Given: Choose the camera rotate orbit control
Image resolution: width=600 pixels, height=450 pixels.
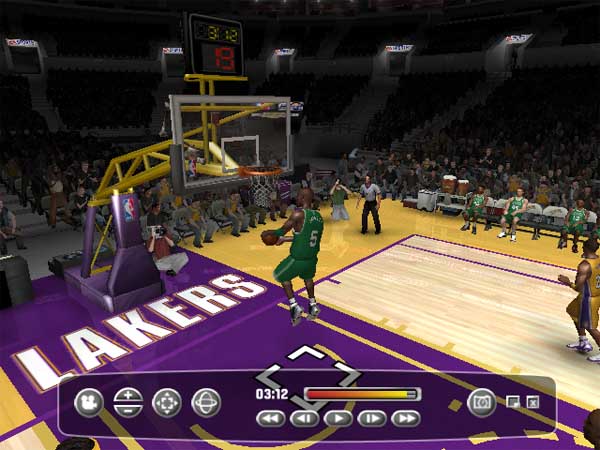Looking at the screenshot, I should (205, 402).
